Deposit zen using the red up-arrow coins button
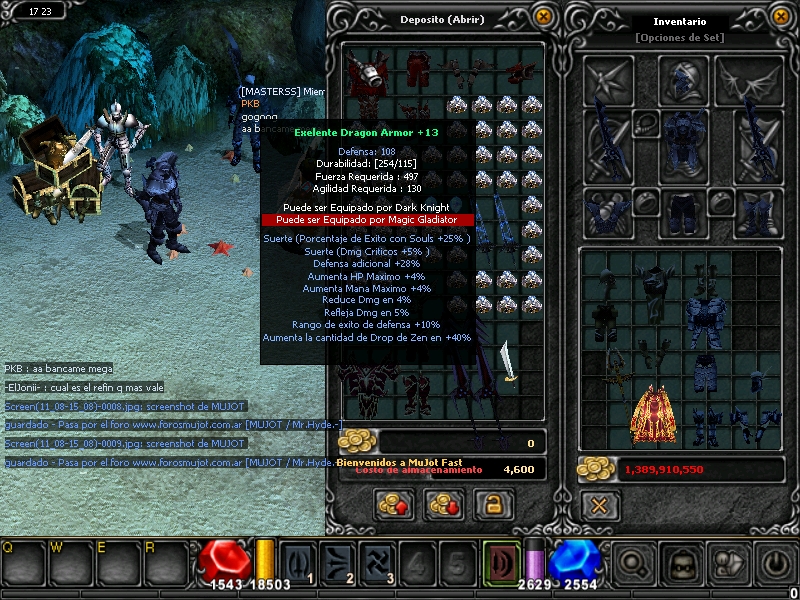 coord(394,505)
